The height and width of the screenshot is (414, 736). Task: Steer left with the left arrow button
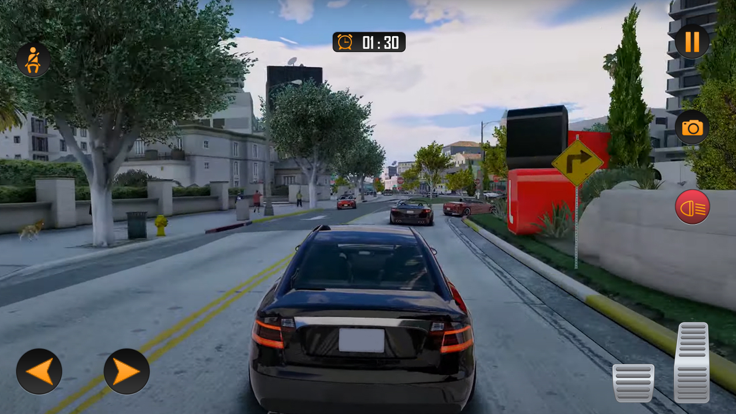(39, 371)
